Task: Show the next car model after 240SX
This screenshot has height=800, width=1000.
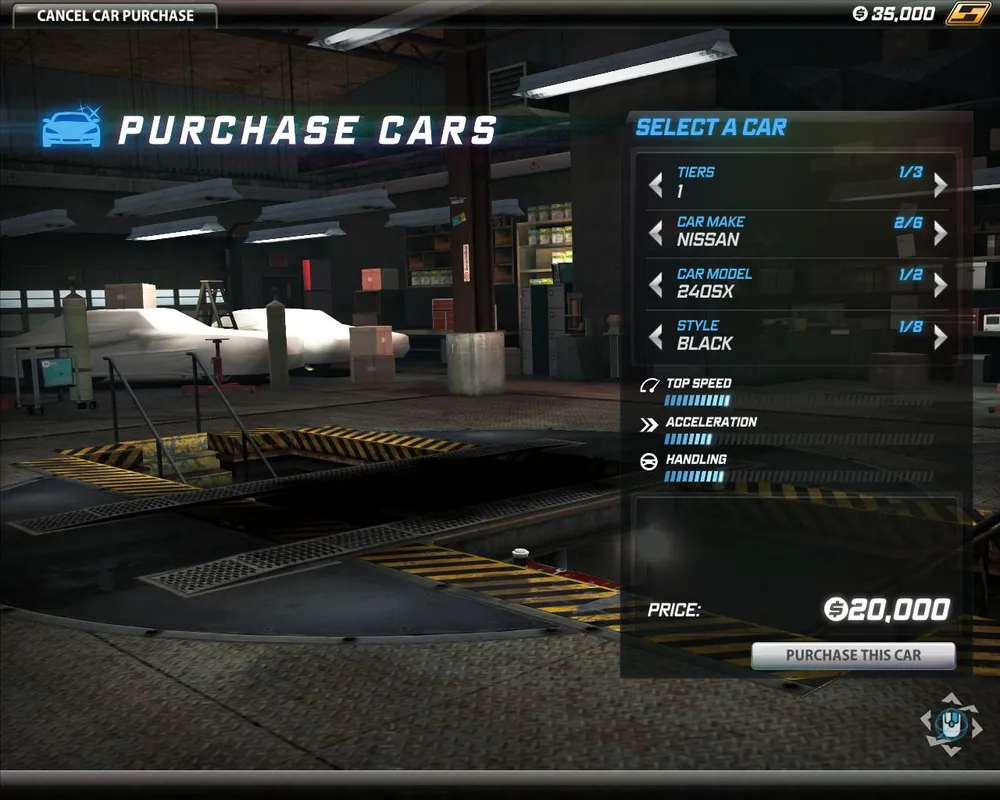Action: [x=940, y=285]
